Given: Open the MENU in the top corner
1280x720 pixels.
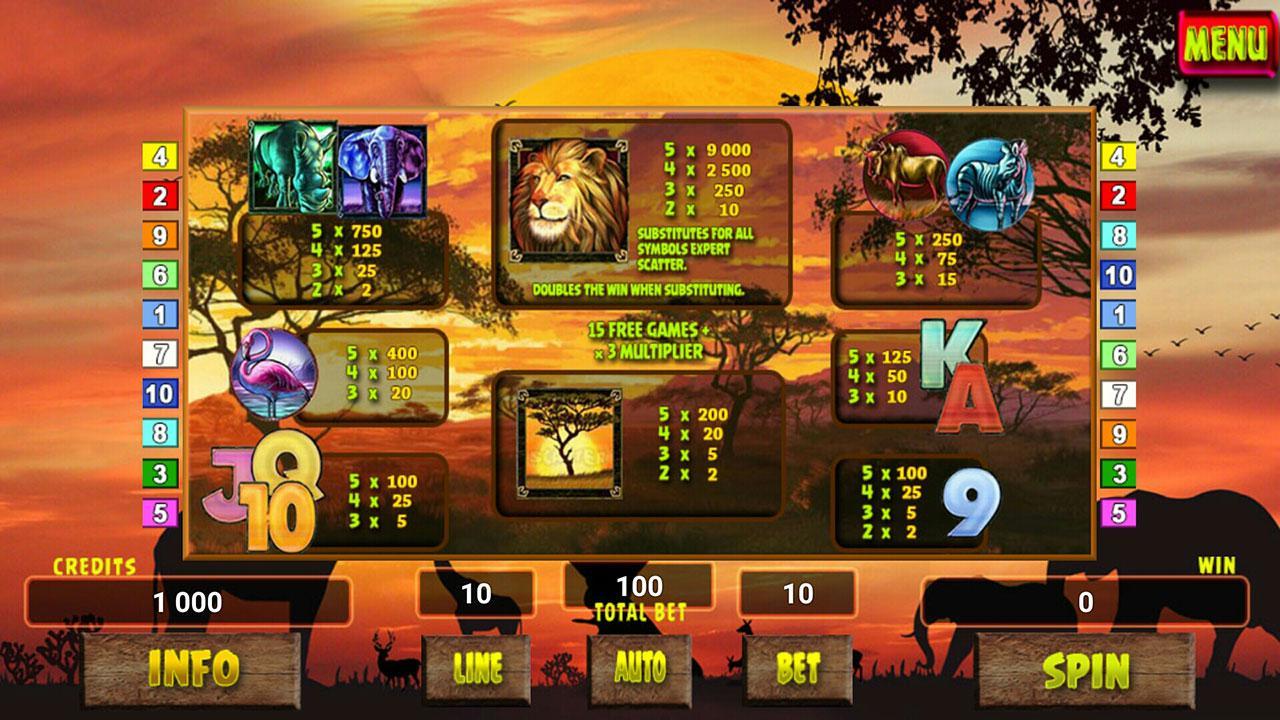Looking at the screenshot, I should 1227,44.
